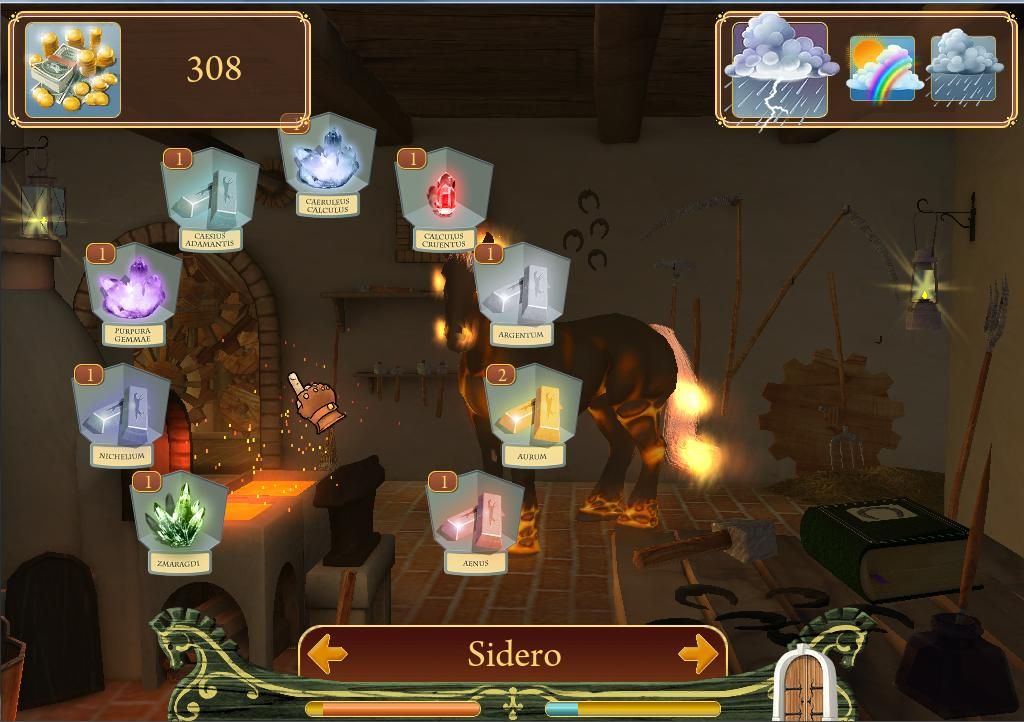Choose the rain cloud weather icon
This screenshot has height=722, width=1024.
click(x=963, y=69)
